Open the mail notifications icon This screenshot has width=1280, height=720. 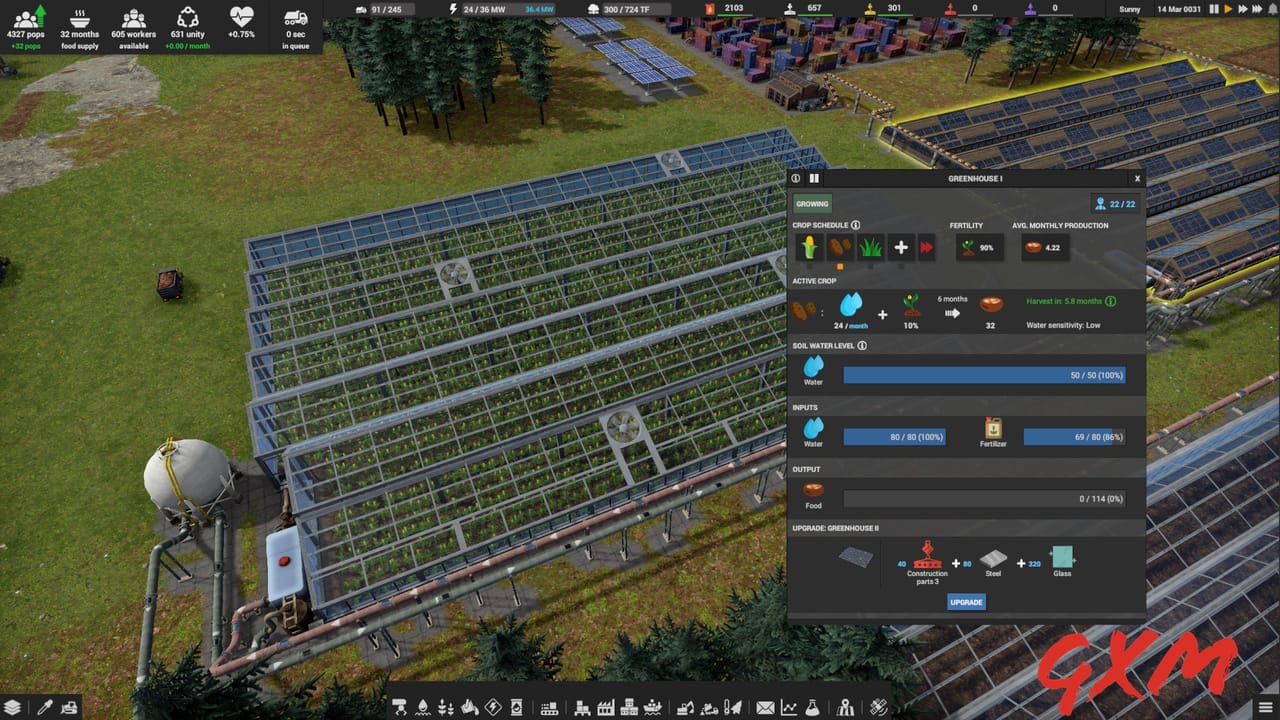pyautogui.click(x=764, y=706)
